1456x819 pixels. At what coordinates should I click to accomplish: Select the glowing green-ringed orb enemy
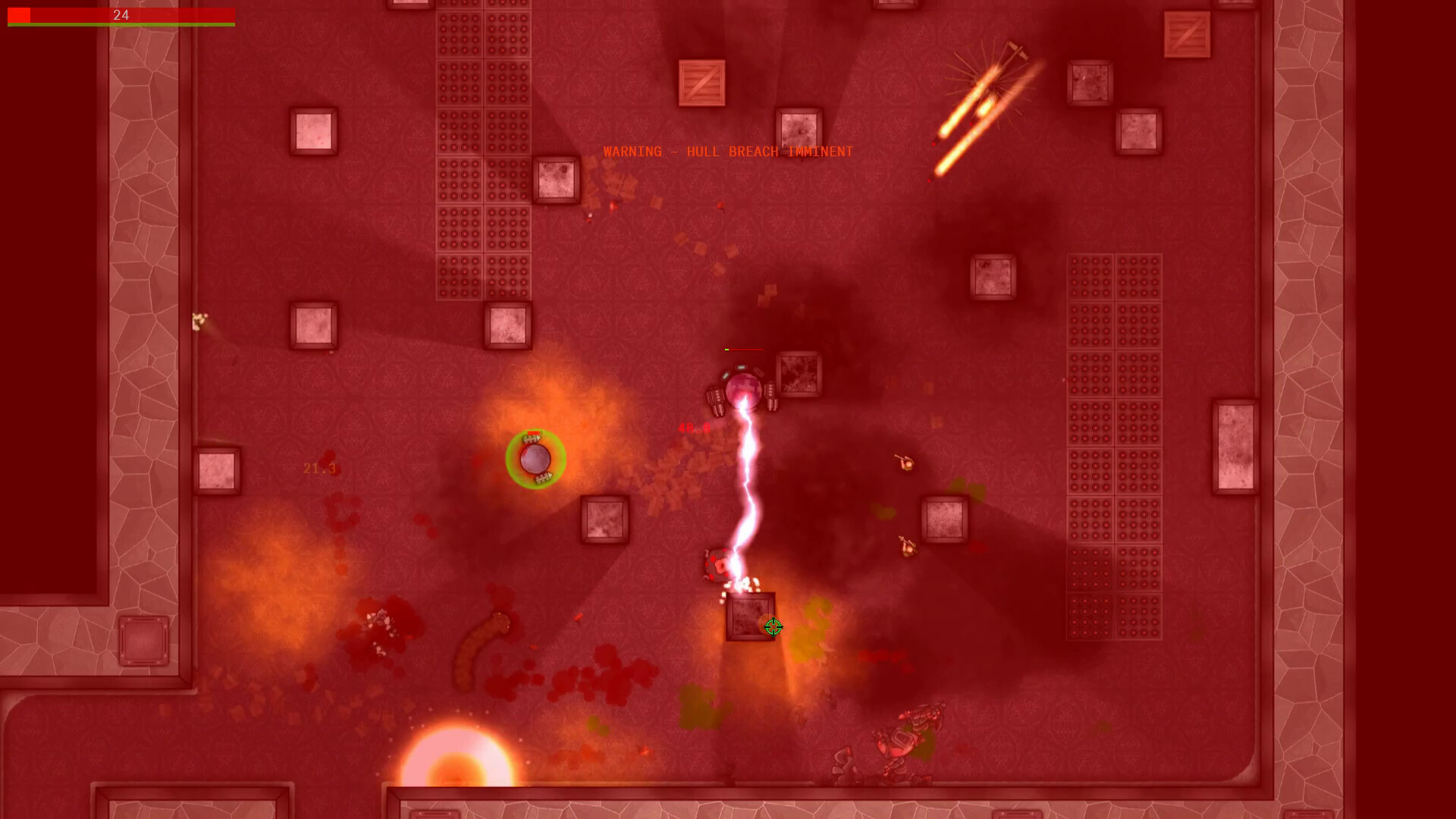535,457
